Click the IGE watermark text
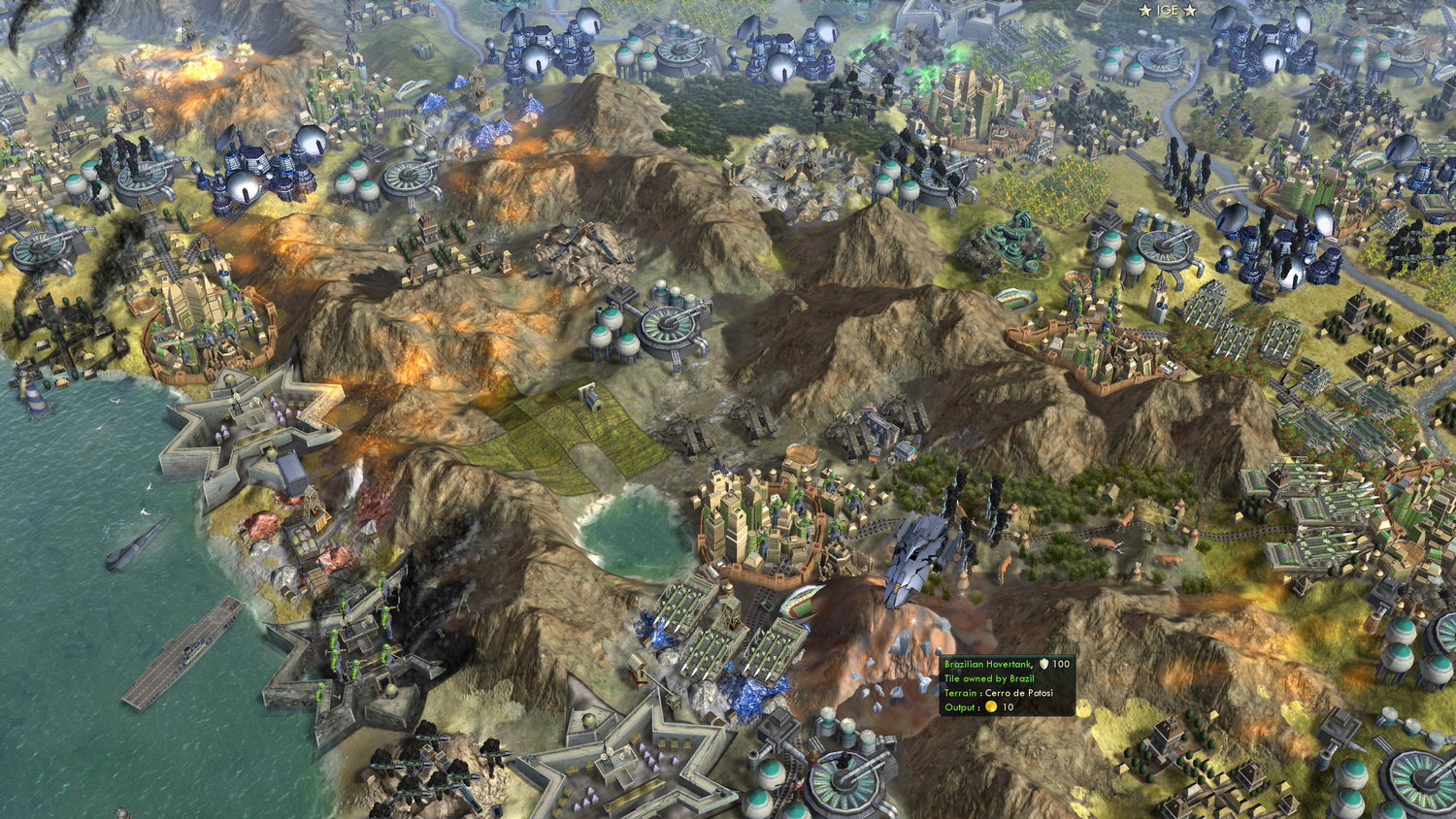Image resolution: width=1456 pixels, height=819 pixels. point(1168,12)
